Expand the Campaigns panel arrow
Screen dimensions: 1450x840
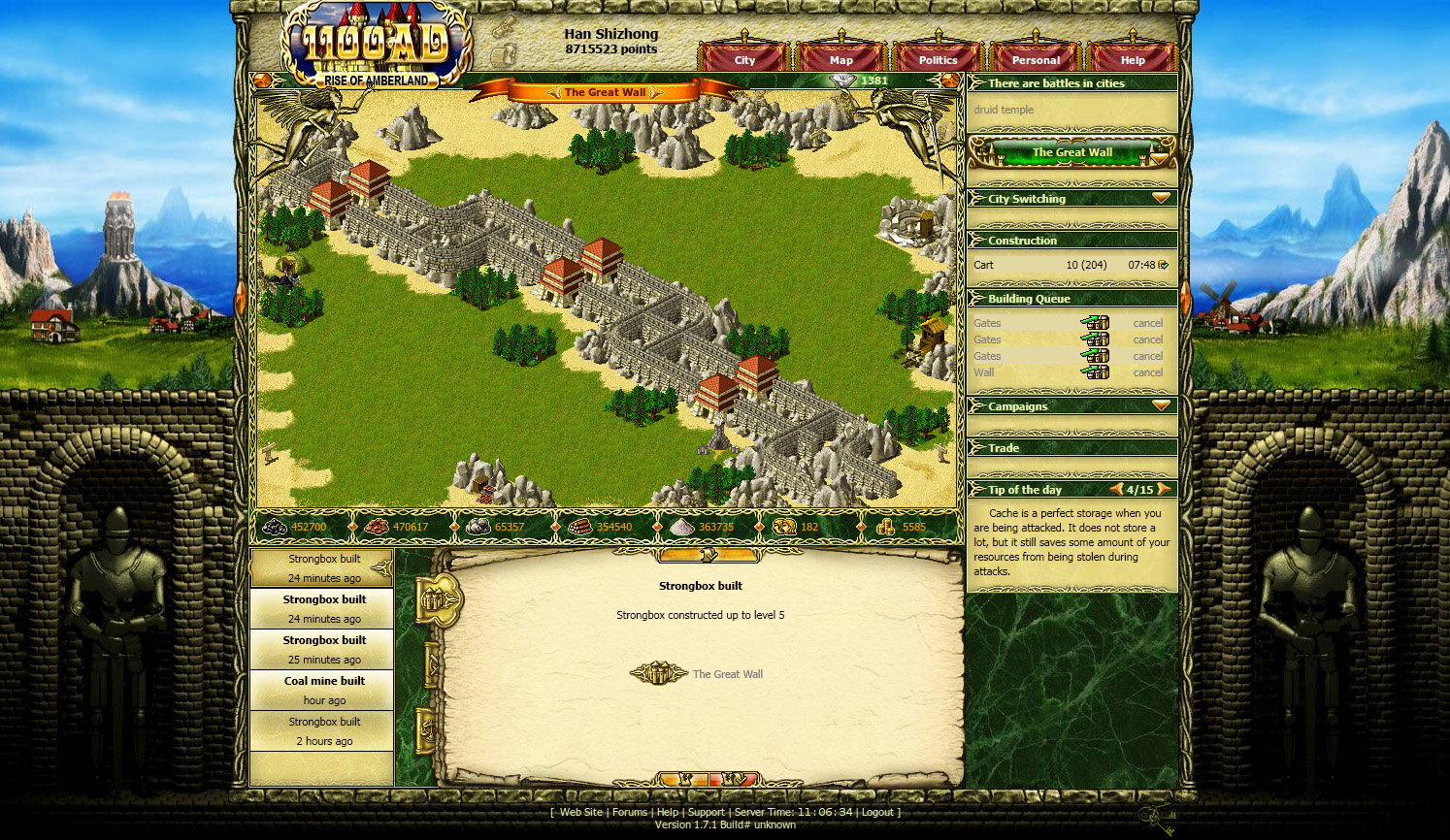(x=1161, y=405)
